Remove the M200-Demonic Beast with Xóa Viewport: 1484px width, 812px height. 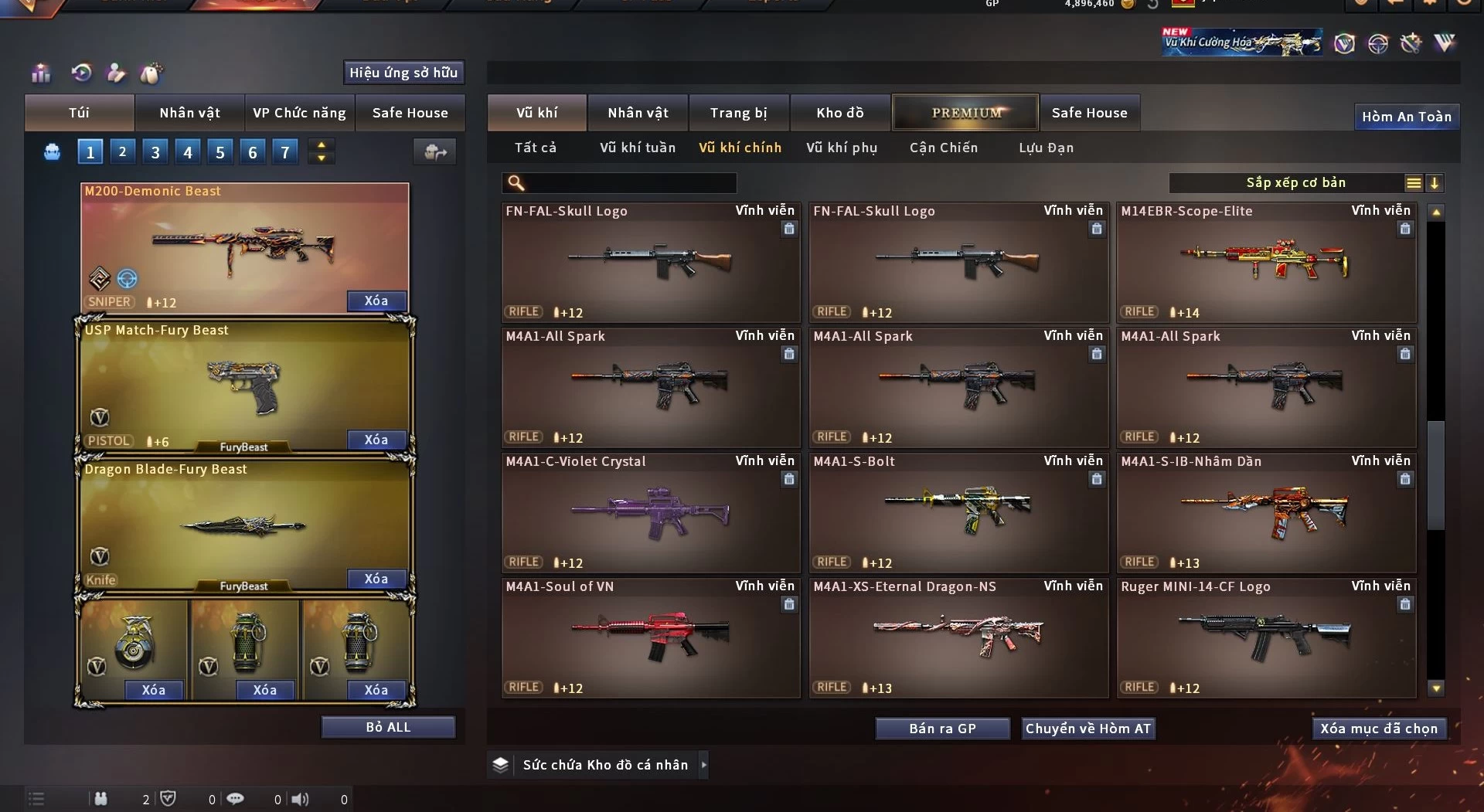click(x=376, y=301)
